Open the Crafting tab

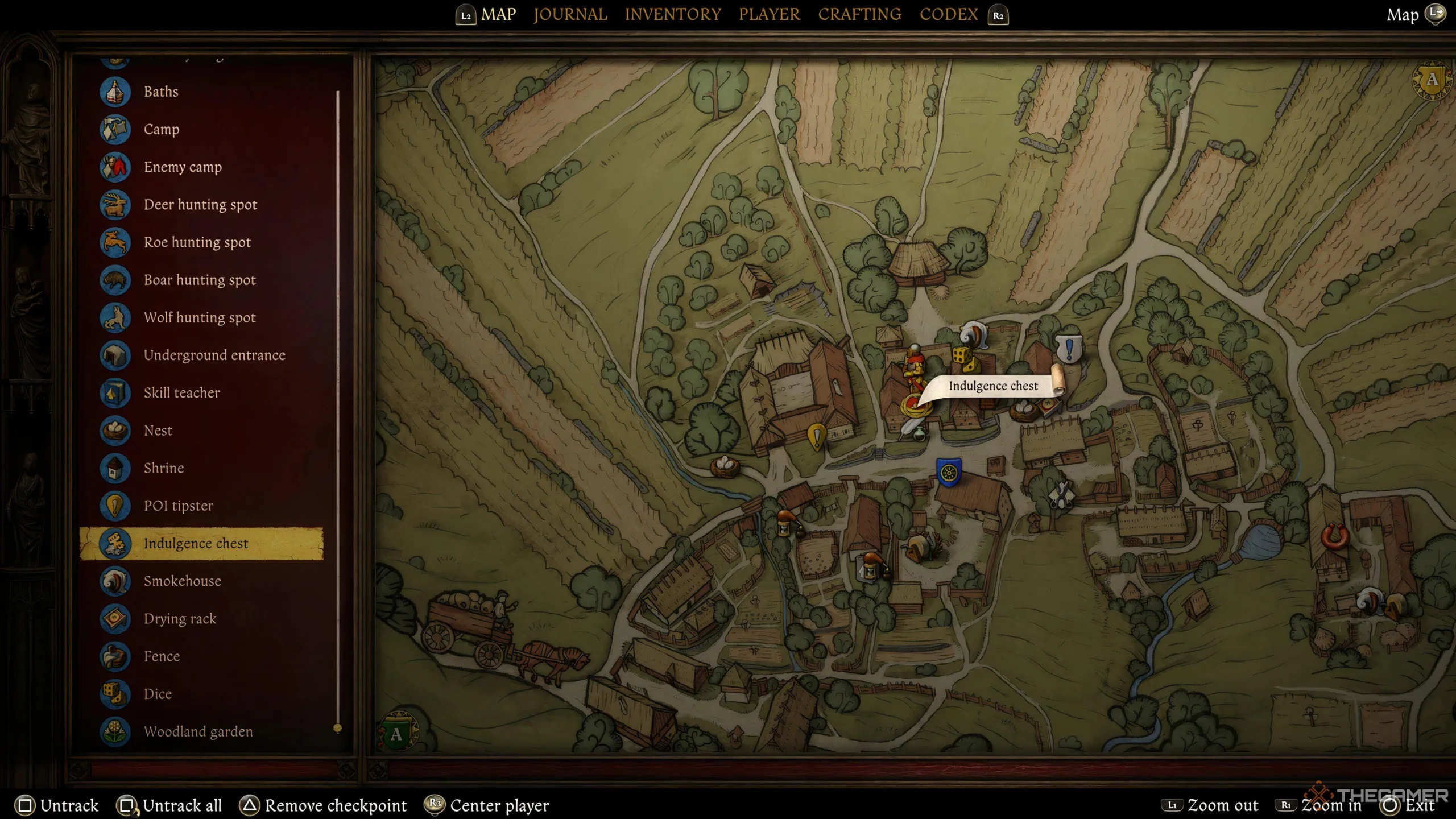(859, 14)
